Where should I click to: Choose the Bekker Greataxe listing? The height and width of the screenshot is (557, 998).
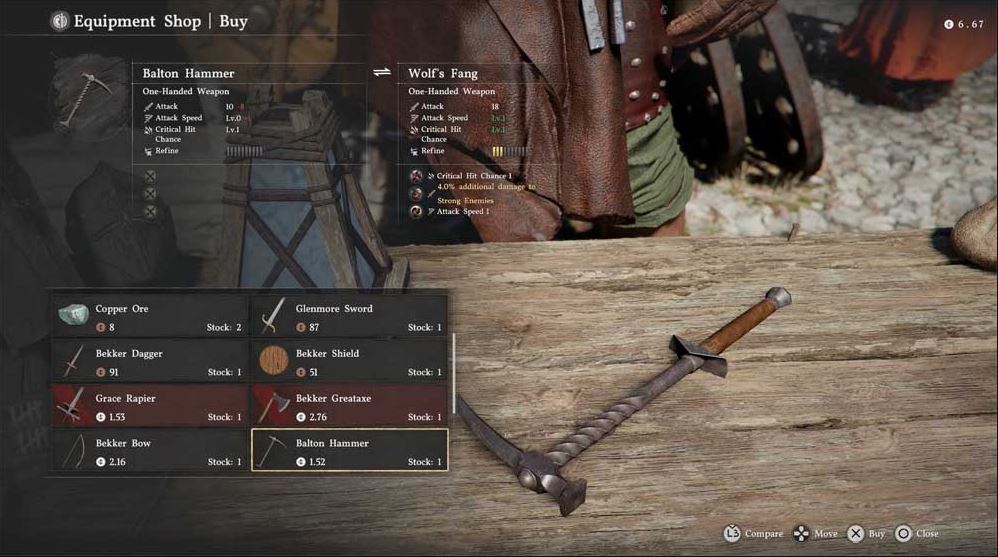click(349, 406)
